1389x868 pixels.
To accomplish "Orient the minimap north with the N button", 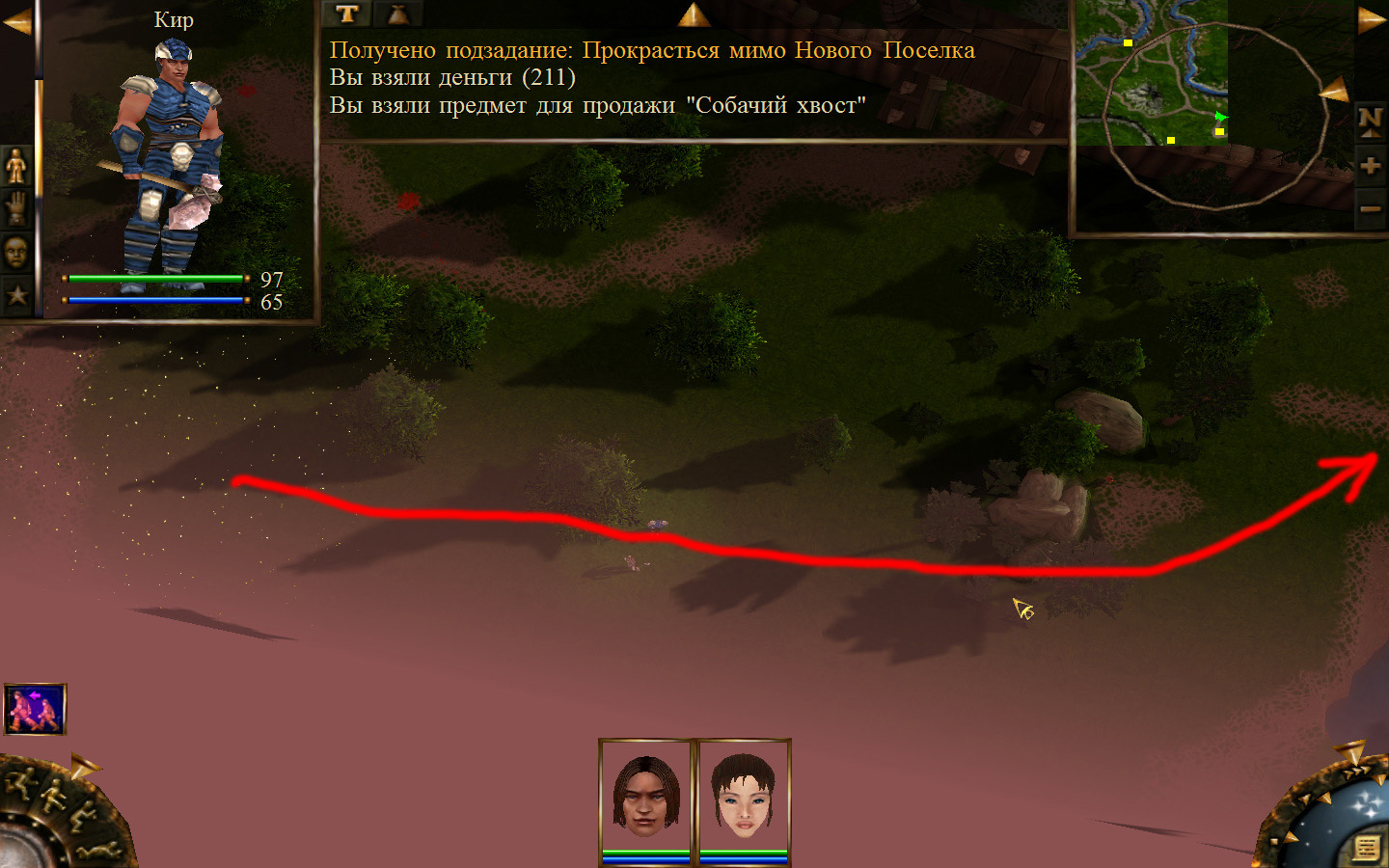I will (x=1370, y=121).
